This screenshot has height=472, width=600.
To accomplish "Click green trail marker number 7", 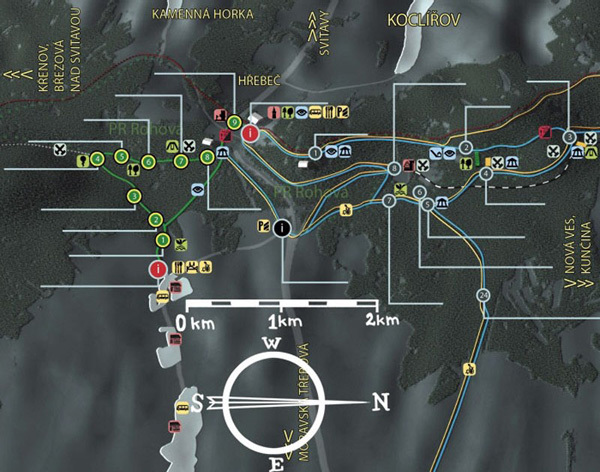I will click(181, 161).
